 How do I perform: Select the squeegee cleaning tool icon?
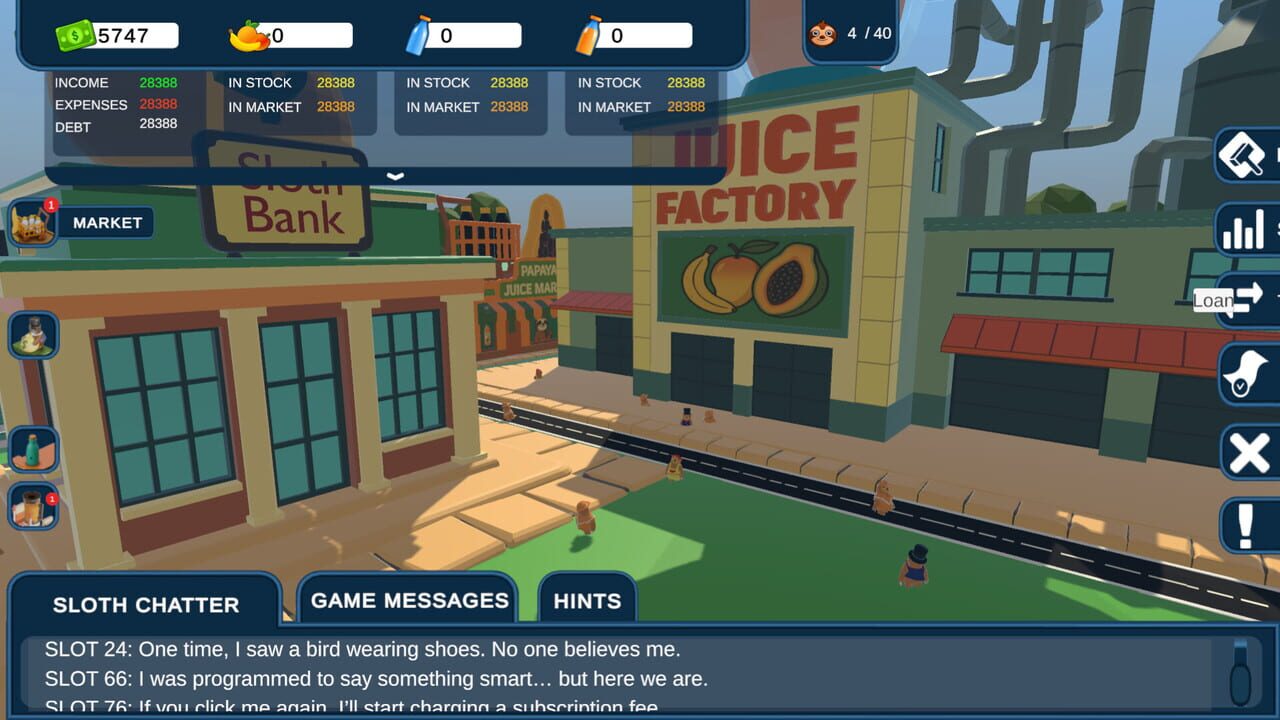pyautogui.click(x=1243, y=157)
